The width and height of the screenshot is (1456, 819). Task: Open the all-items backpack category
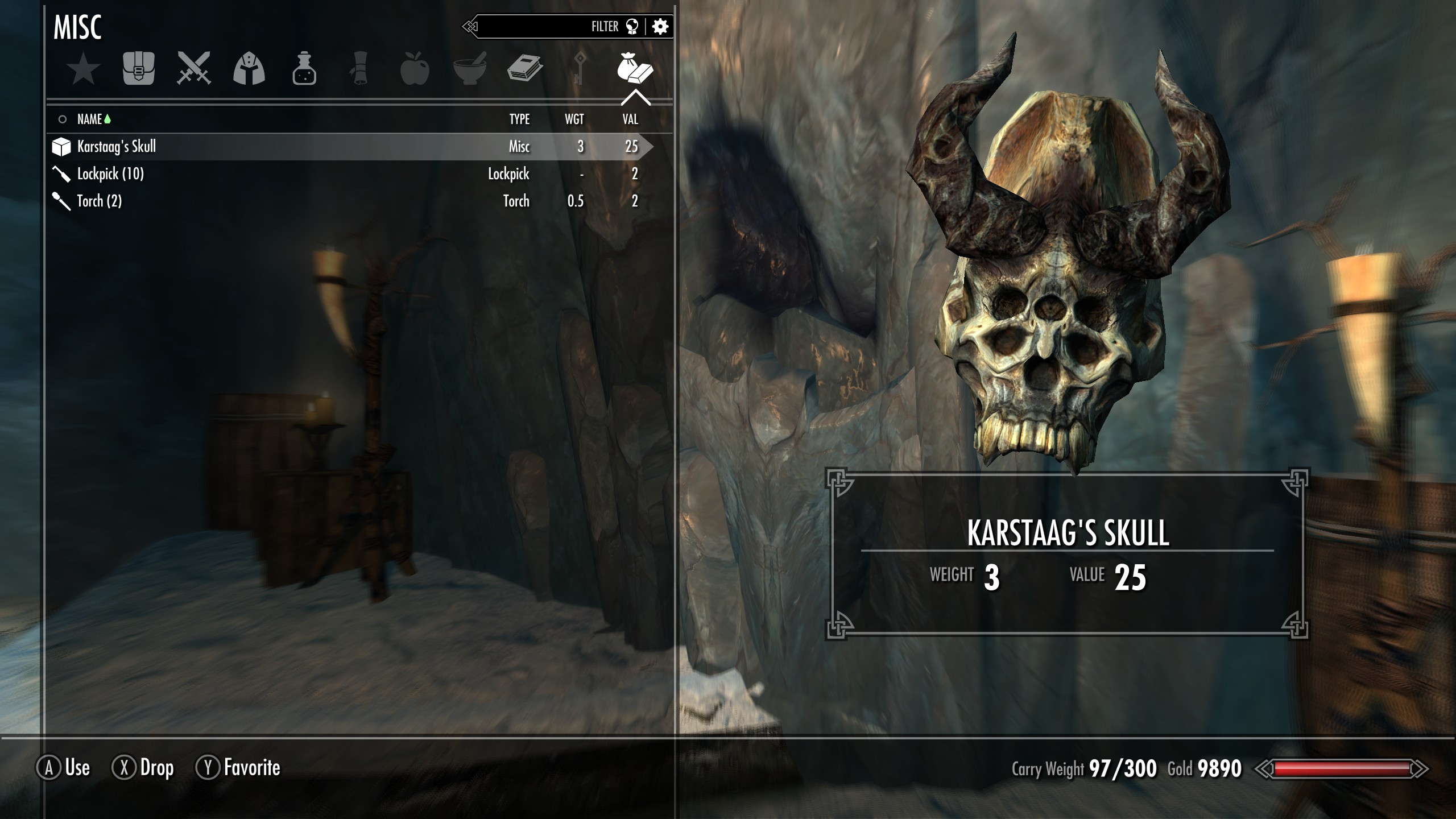tap(139, 69)
